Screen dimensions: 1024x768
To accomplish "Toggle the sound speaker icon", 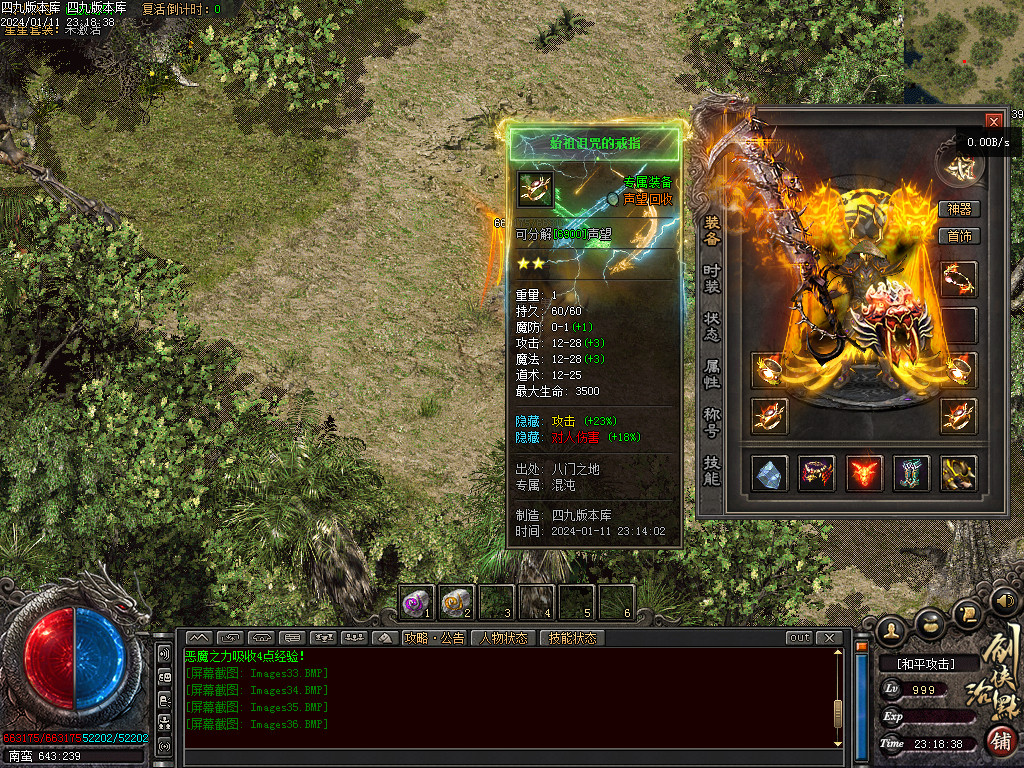I will 1004,602.
